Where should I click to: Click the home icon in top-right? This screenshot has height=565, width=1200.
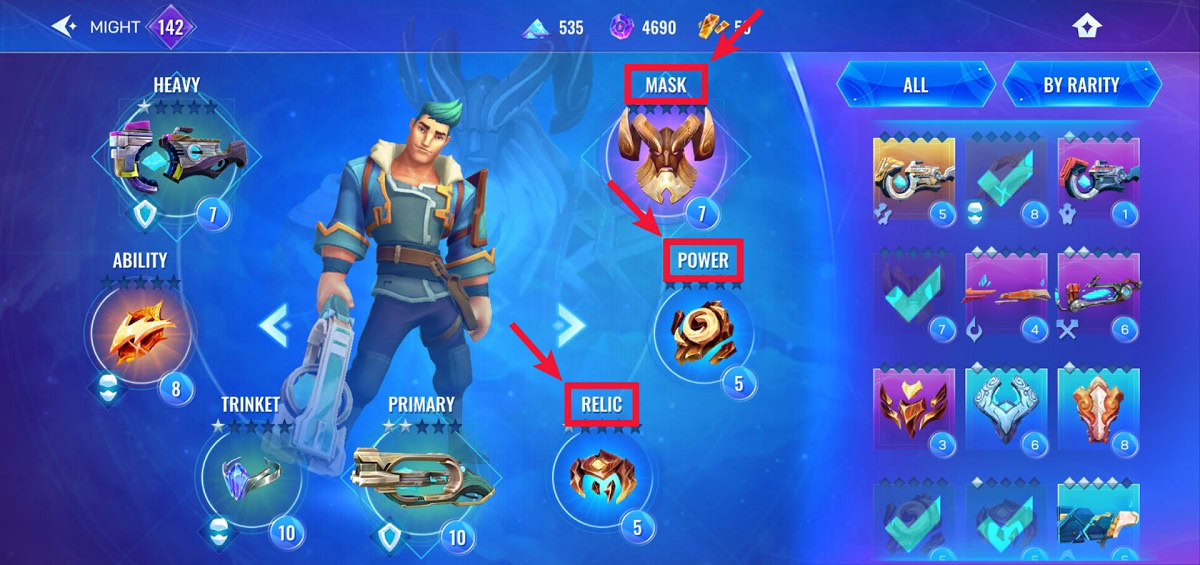[x=1086, y=27]
